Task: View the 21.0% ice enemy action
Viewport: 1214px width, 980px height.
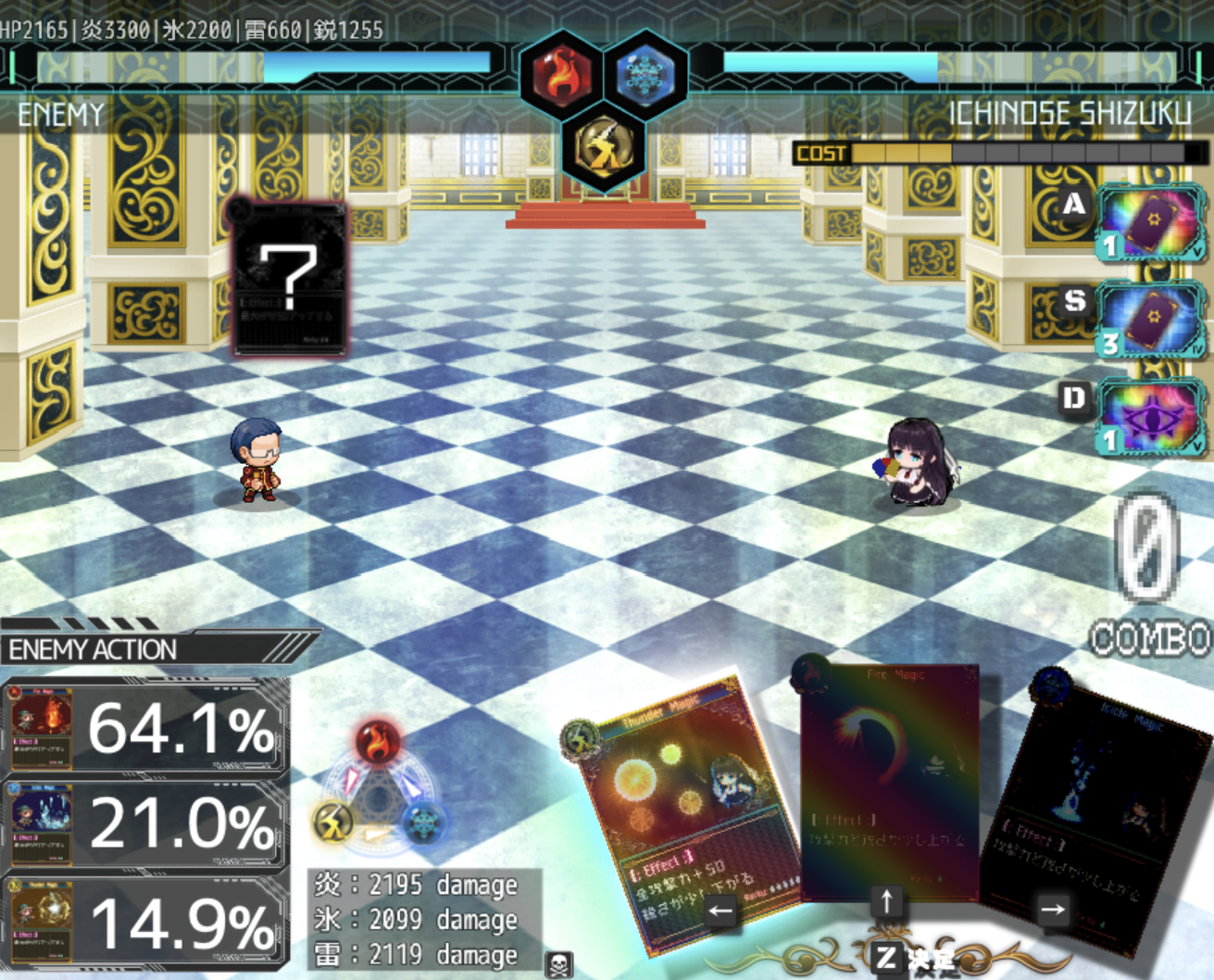Action: click(145, 824)
